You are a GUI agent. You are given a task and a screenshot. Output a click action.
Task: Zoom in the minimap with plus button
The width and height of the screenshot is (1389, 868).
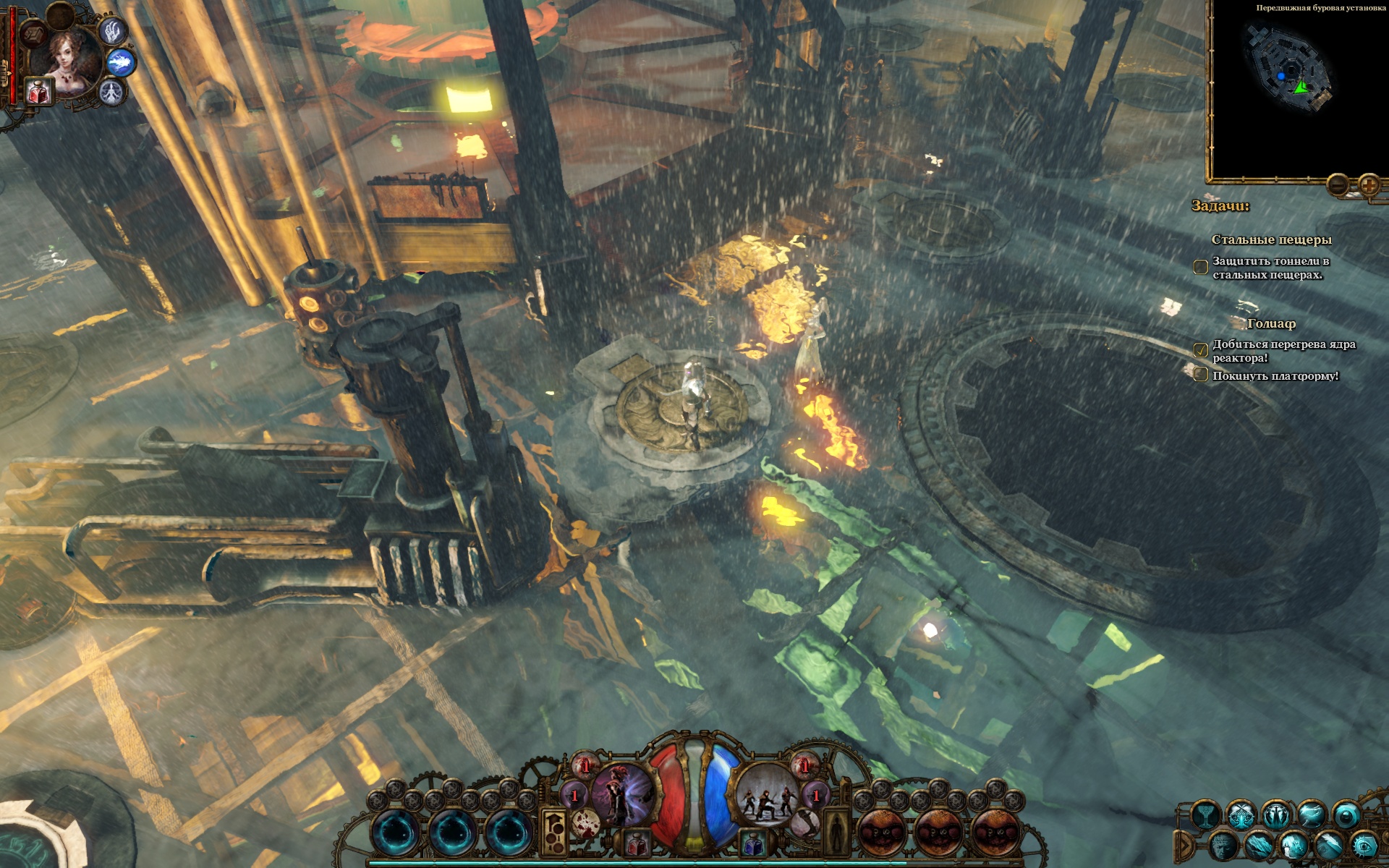(x=1369, y=185)
